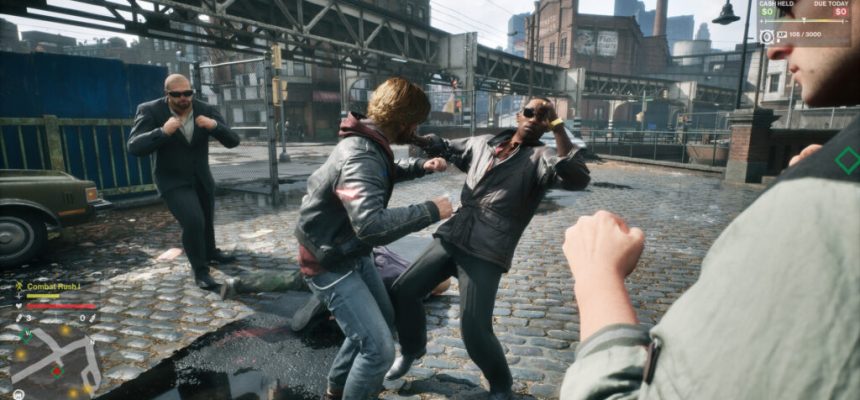Select the Combat Rush perk icon
Viewport: 860px width, 400px height.
pyautogui.click(x=19, y=286)
